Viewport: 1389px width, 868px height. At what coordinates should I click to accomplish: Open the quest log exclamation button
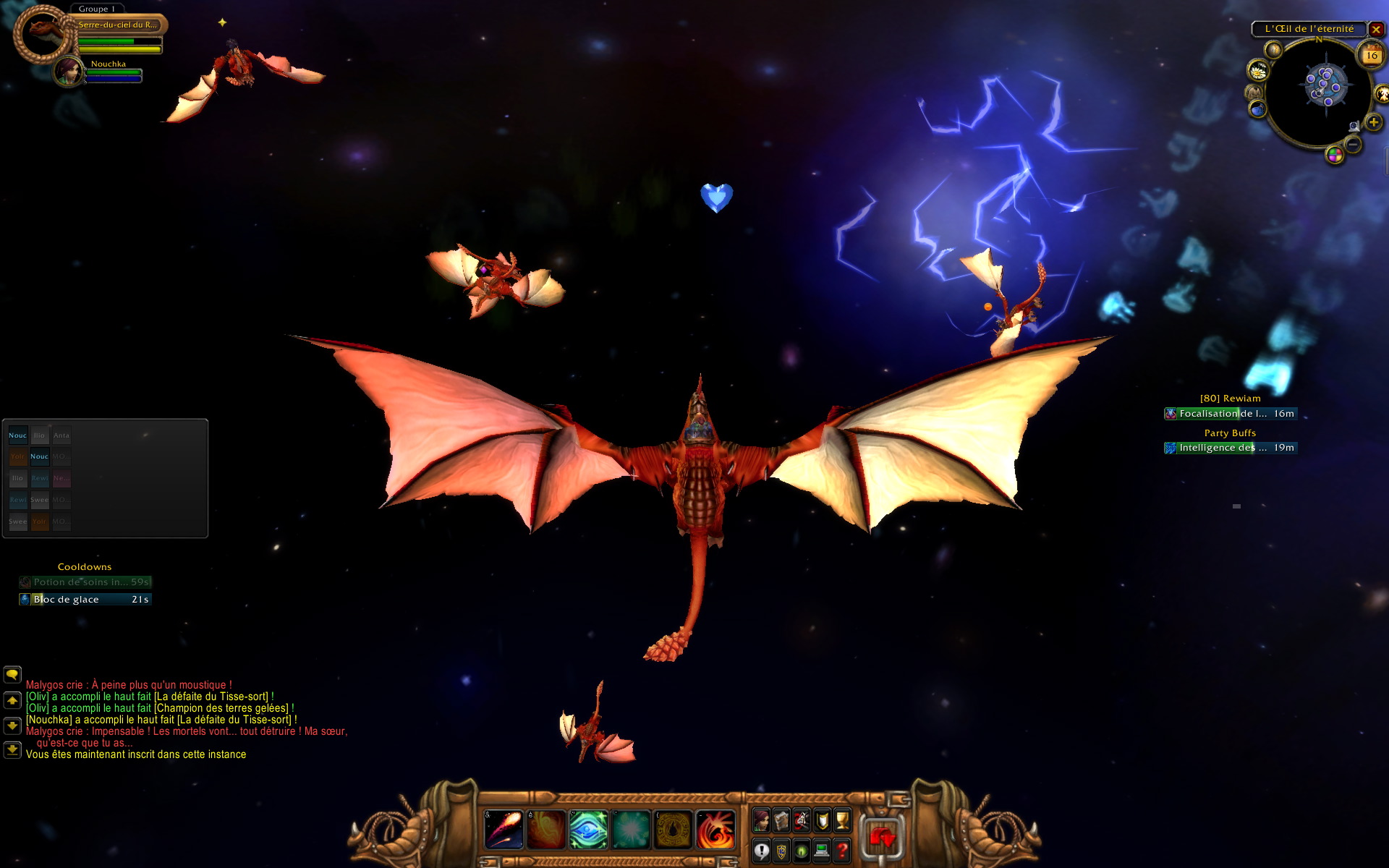click(x=761, y=851)
